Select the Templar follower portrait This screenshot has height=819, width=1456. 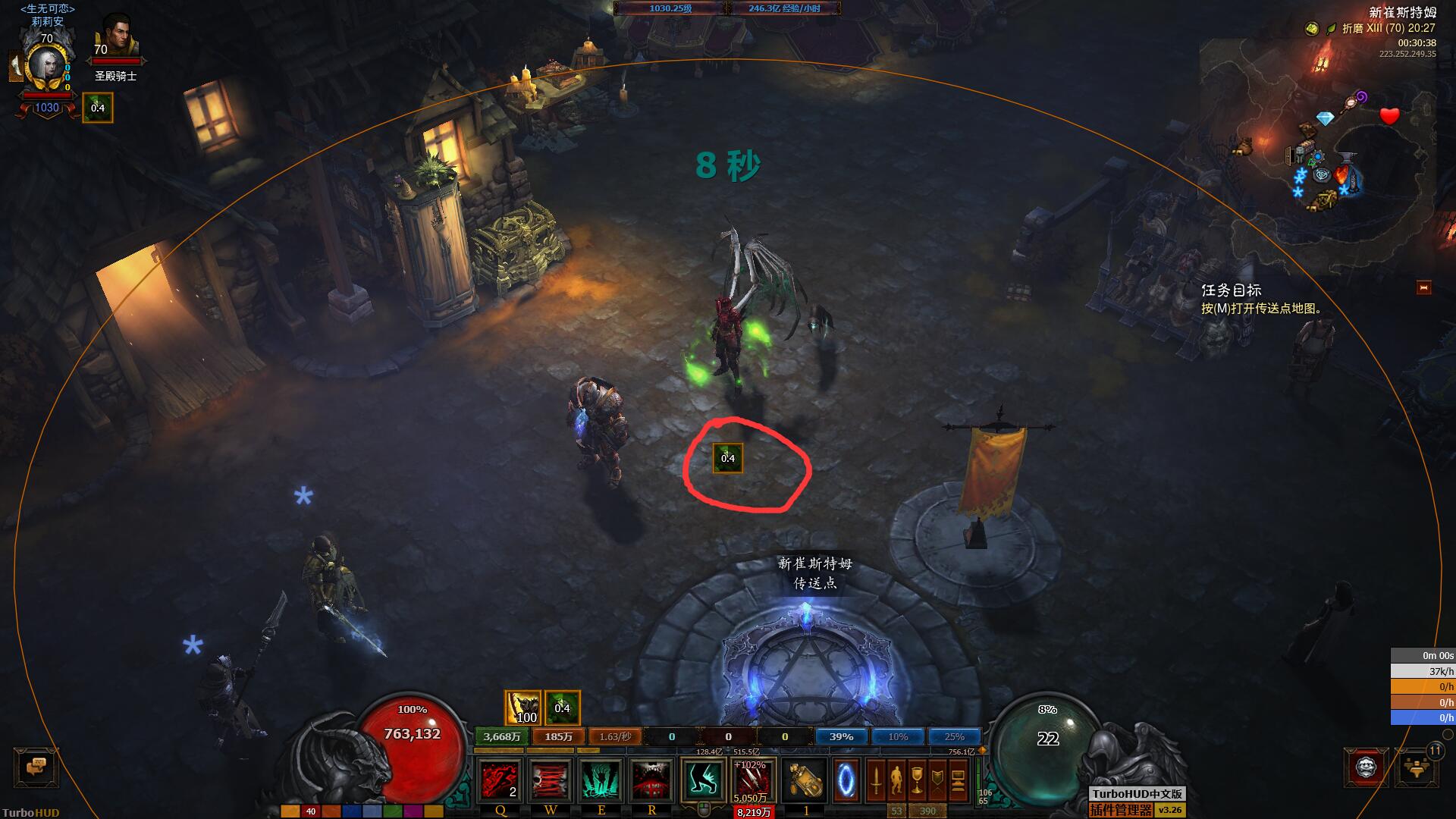point(116,39)
